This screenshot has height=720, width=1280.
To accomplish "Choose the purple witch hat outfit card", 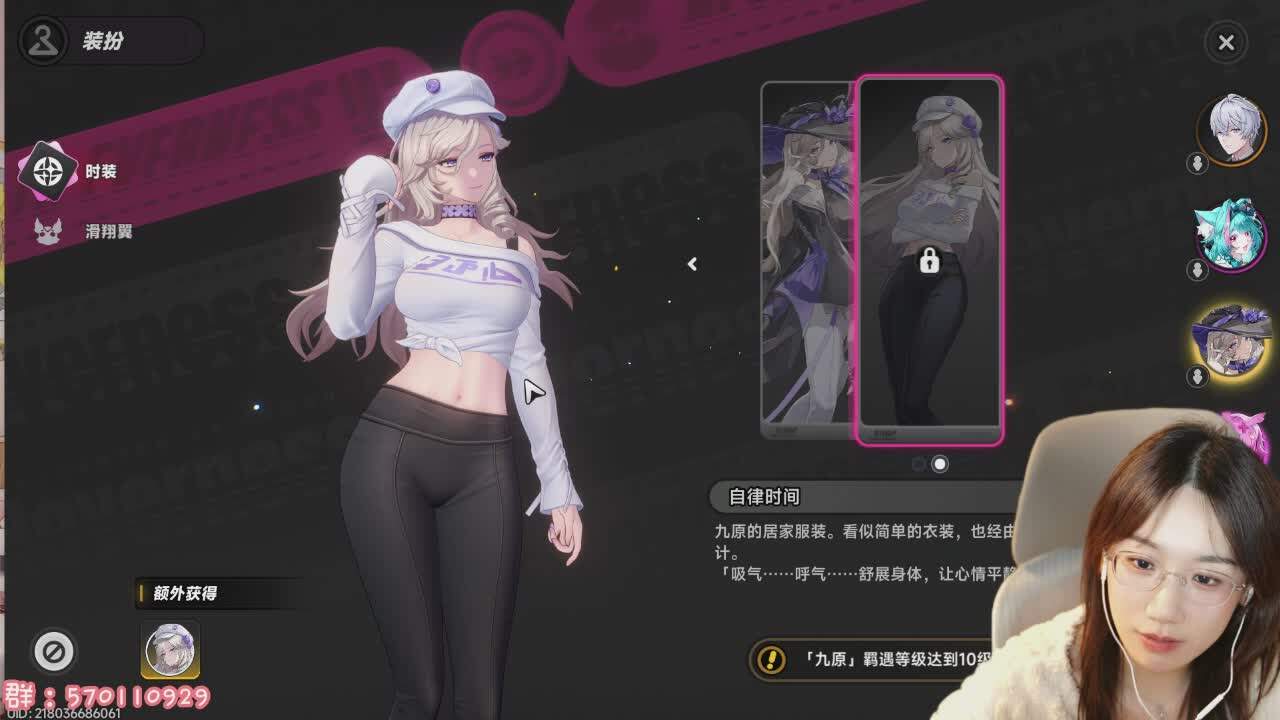I will click(808, 259).
